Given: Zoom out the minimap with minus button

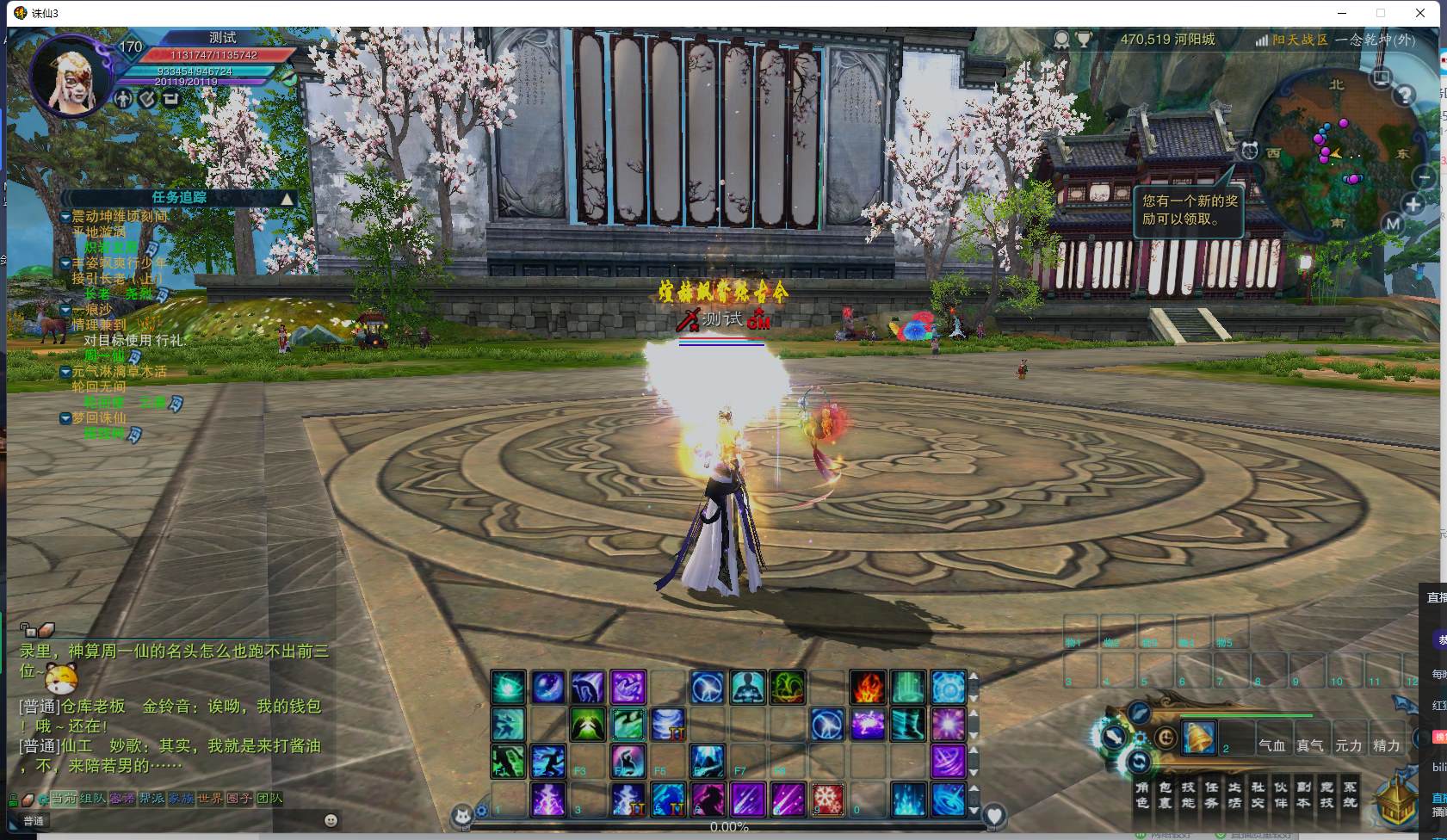Looking at the screenshot, I should 1424,177.
